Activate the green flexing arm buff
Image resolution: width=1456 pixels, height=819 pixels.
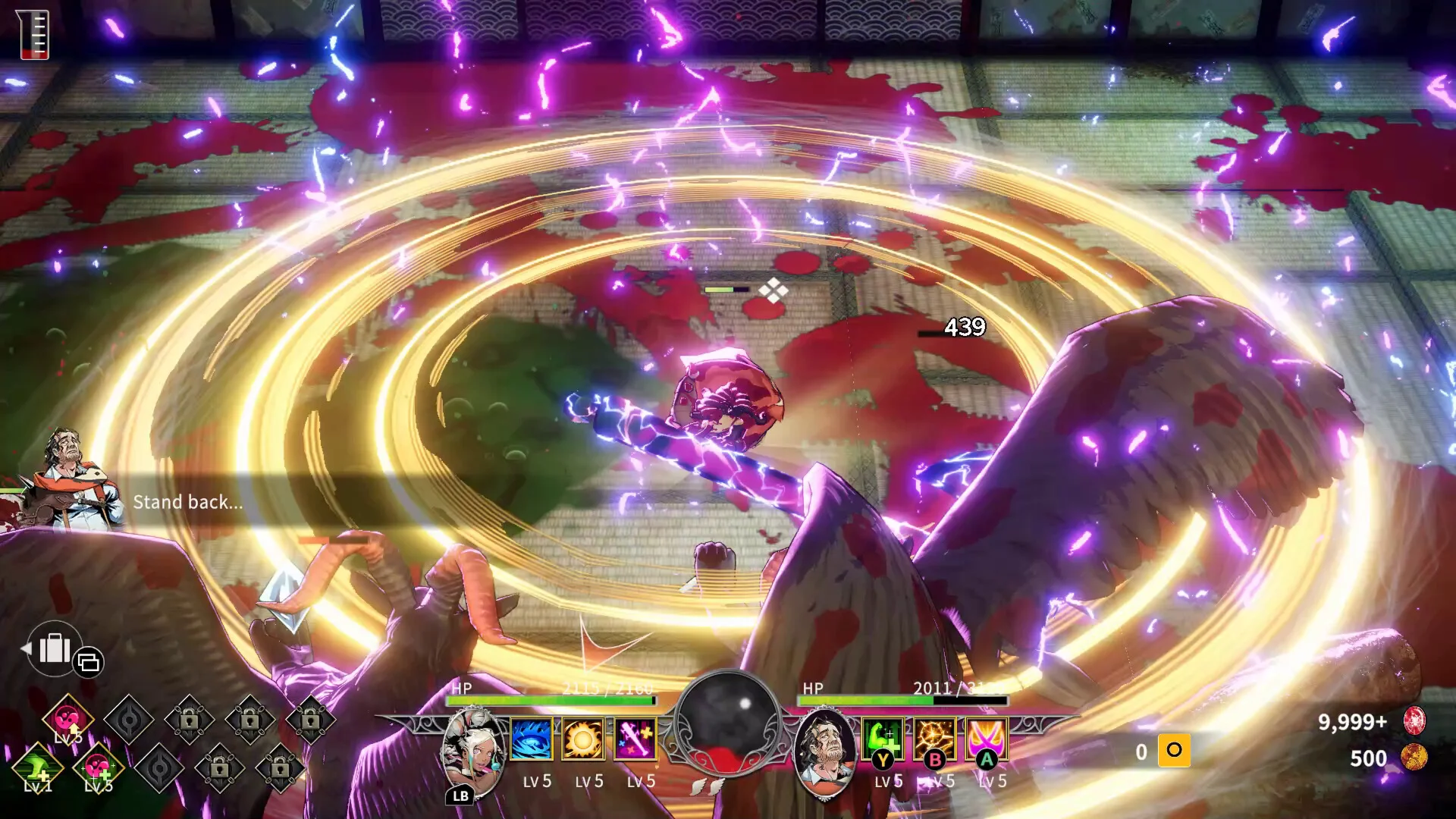(883, 739)
